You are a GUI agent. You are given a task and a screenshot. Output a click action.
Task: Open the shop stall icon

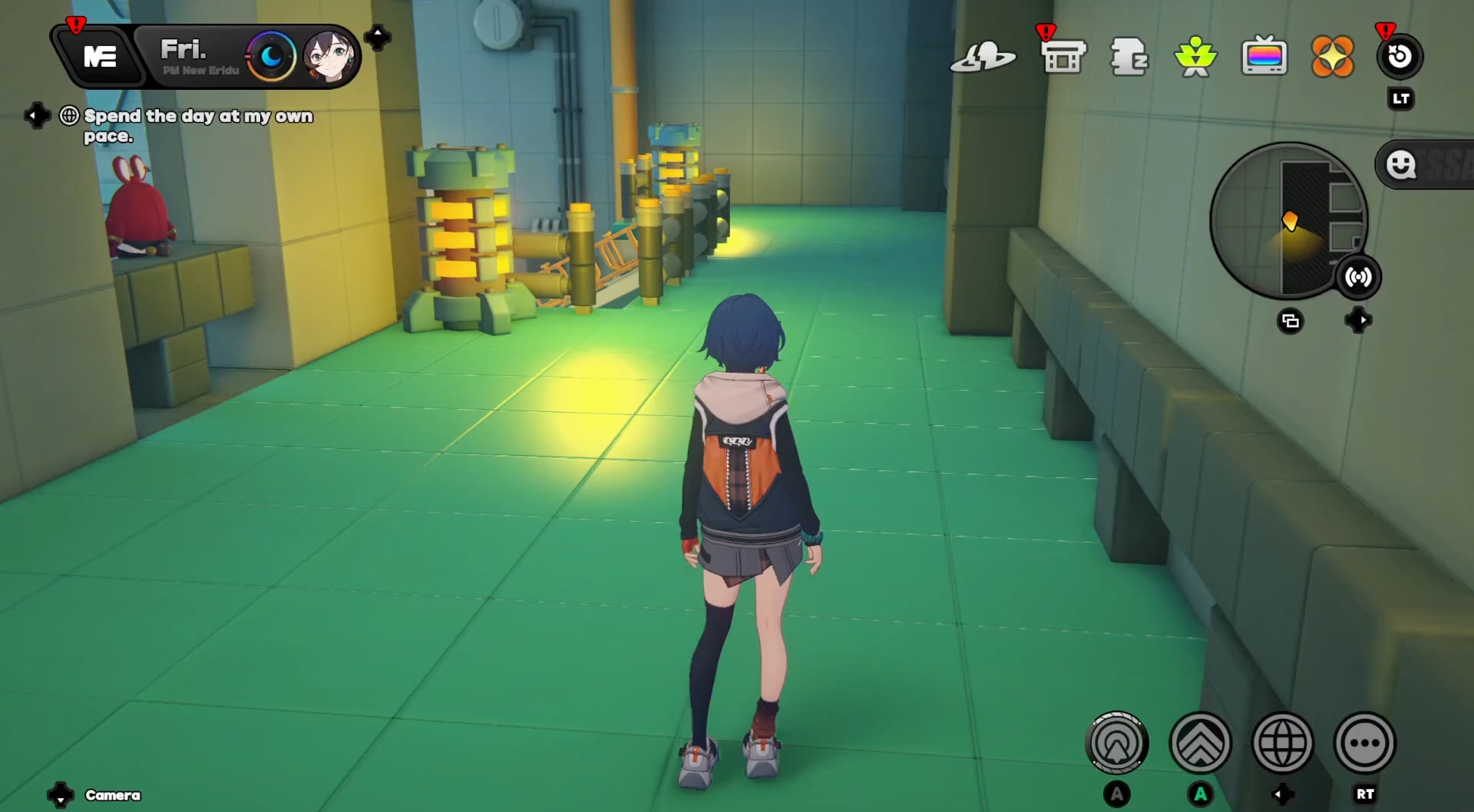(x=1063, y=57)
